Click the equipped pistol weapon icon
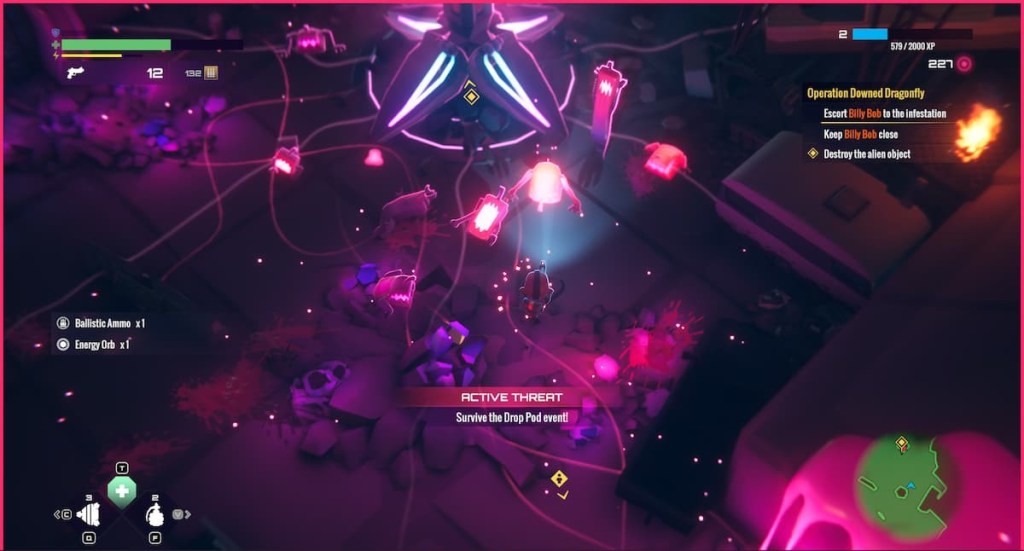 (x=74, y=72)
